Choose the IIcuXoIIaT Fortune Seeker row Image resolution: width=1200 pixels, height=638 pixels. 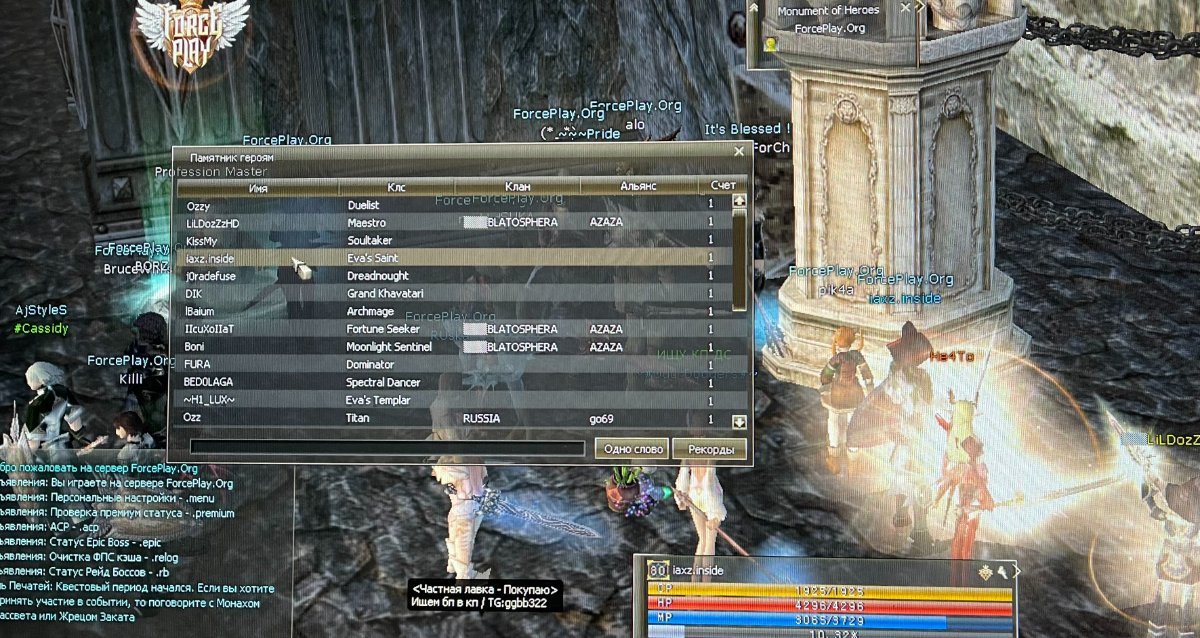pos(450,329)
